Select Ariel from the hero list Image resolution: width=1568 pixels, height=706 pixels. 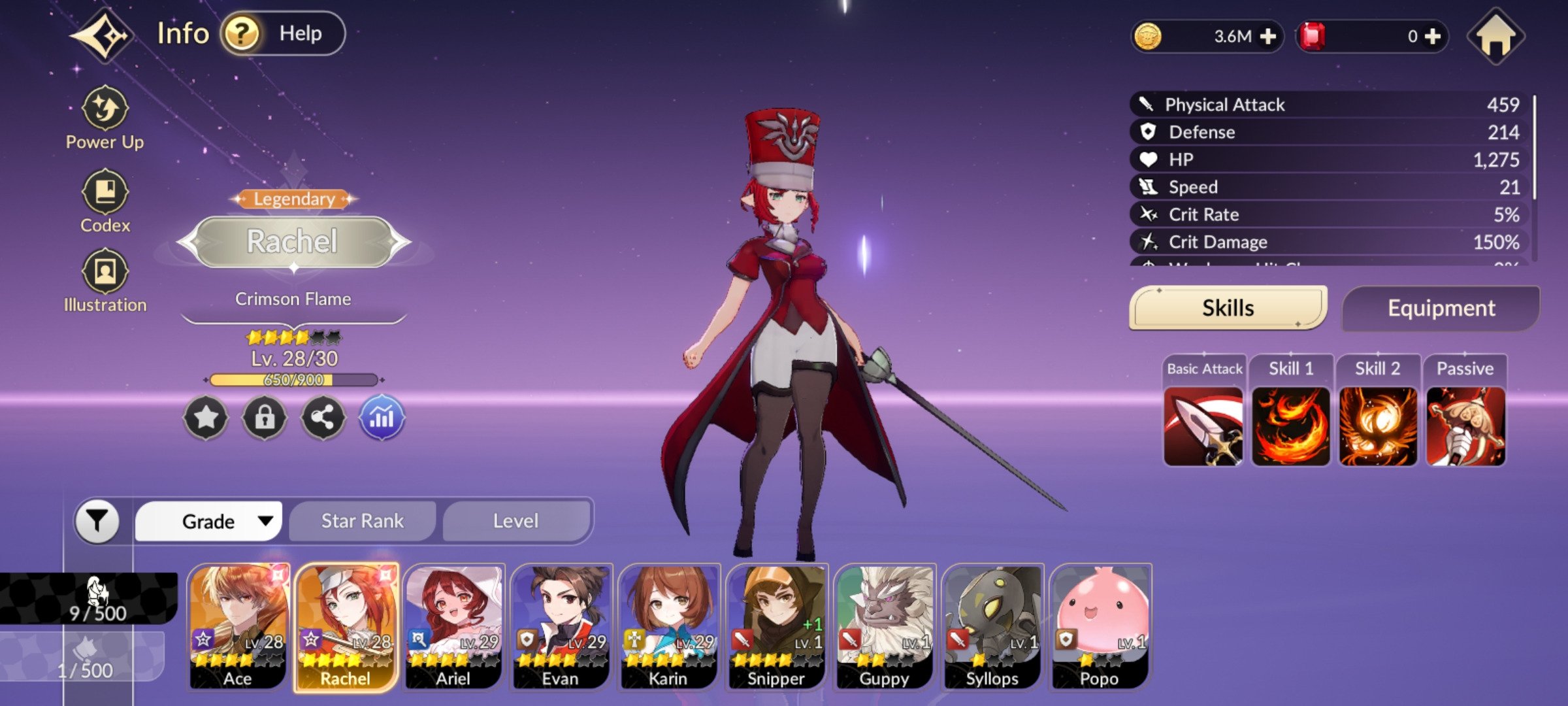coord(453,626)
